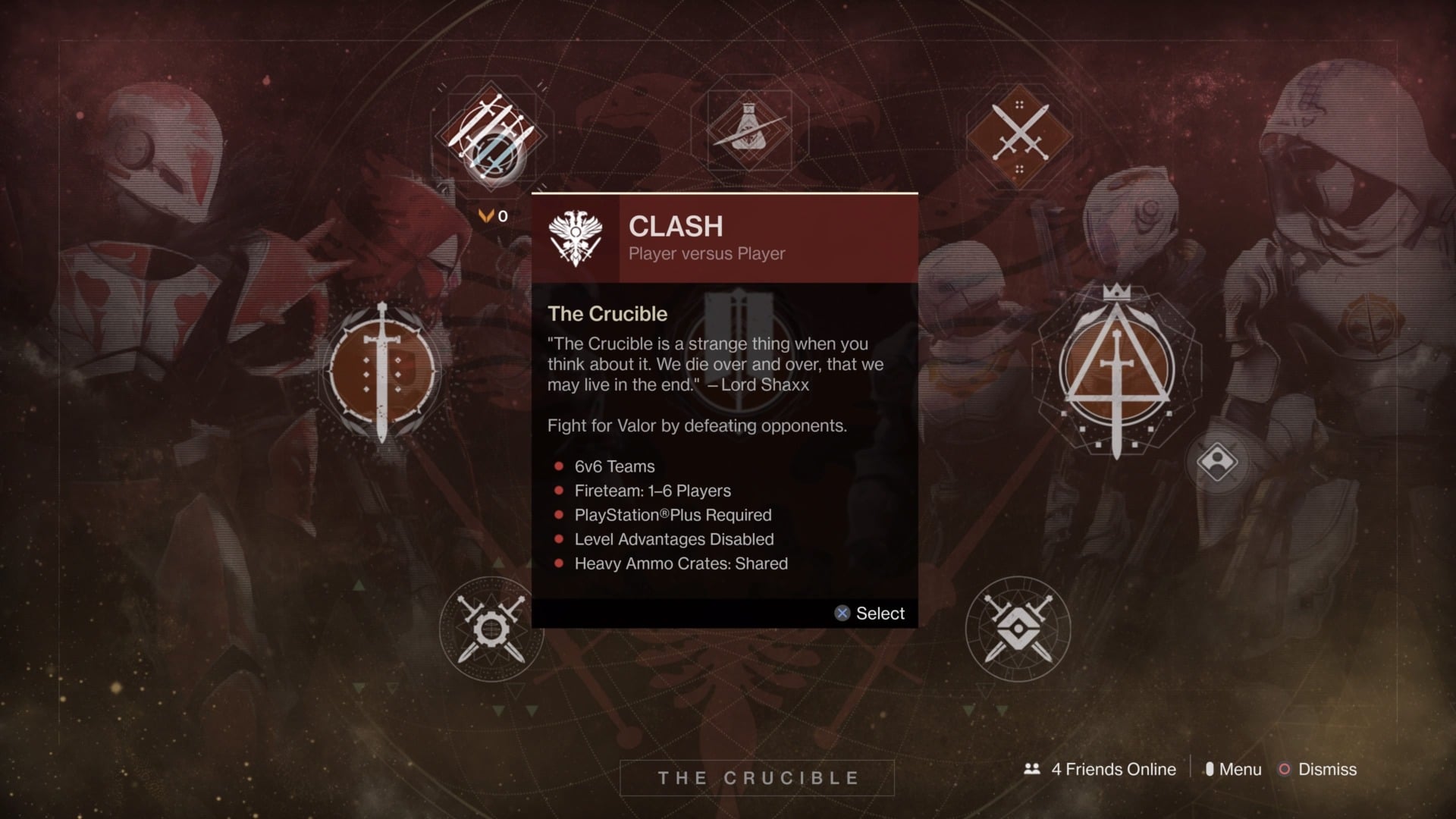Select the Clash playlist node with striped swords

tap(492, 136)
